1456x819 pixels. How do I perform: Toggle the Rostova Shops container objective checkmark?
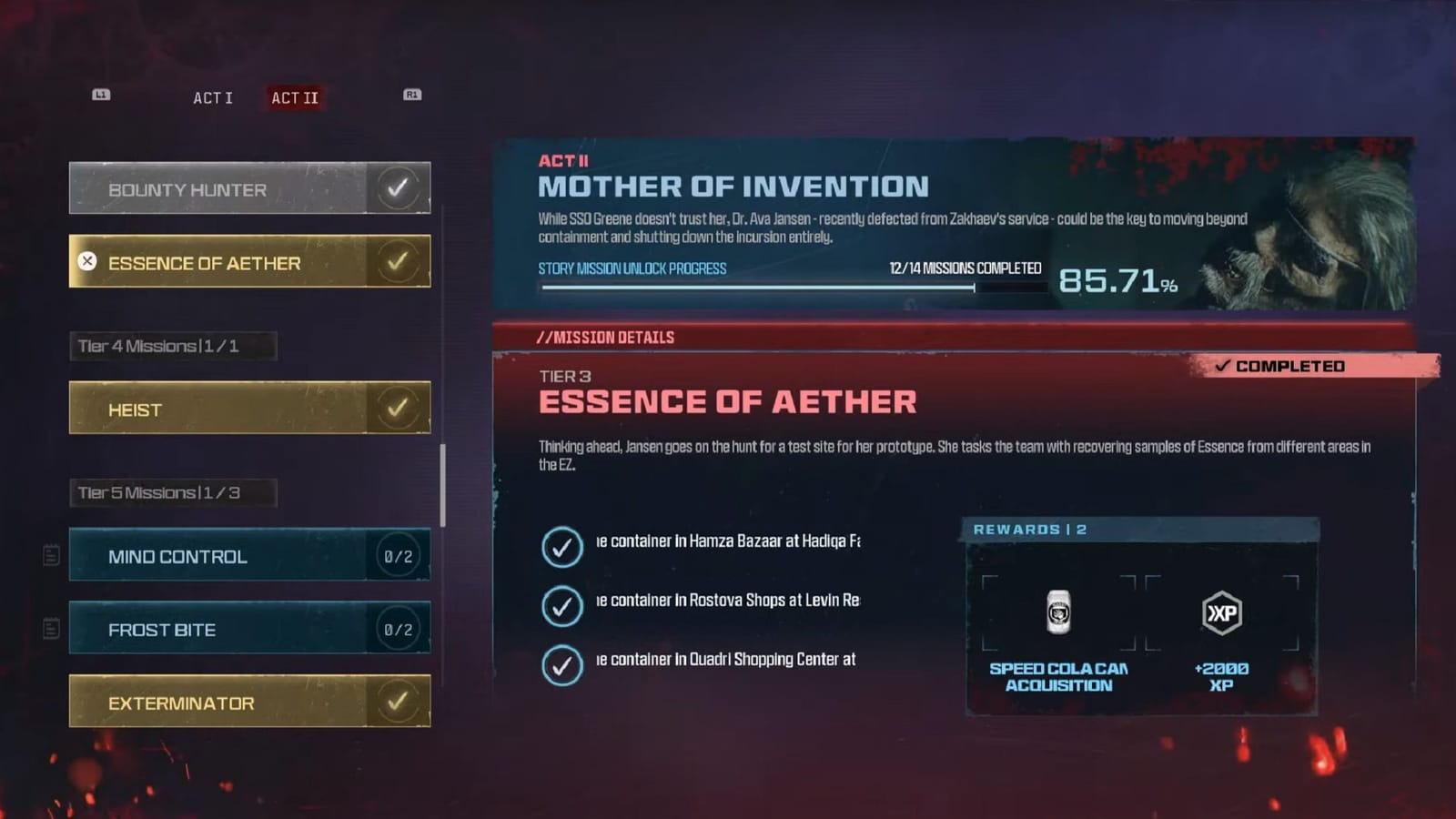(562, 606)
